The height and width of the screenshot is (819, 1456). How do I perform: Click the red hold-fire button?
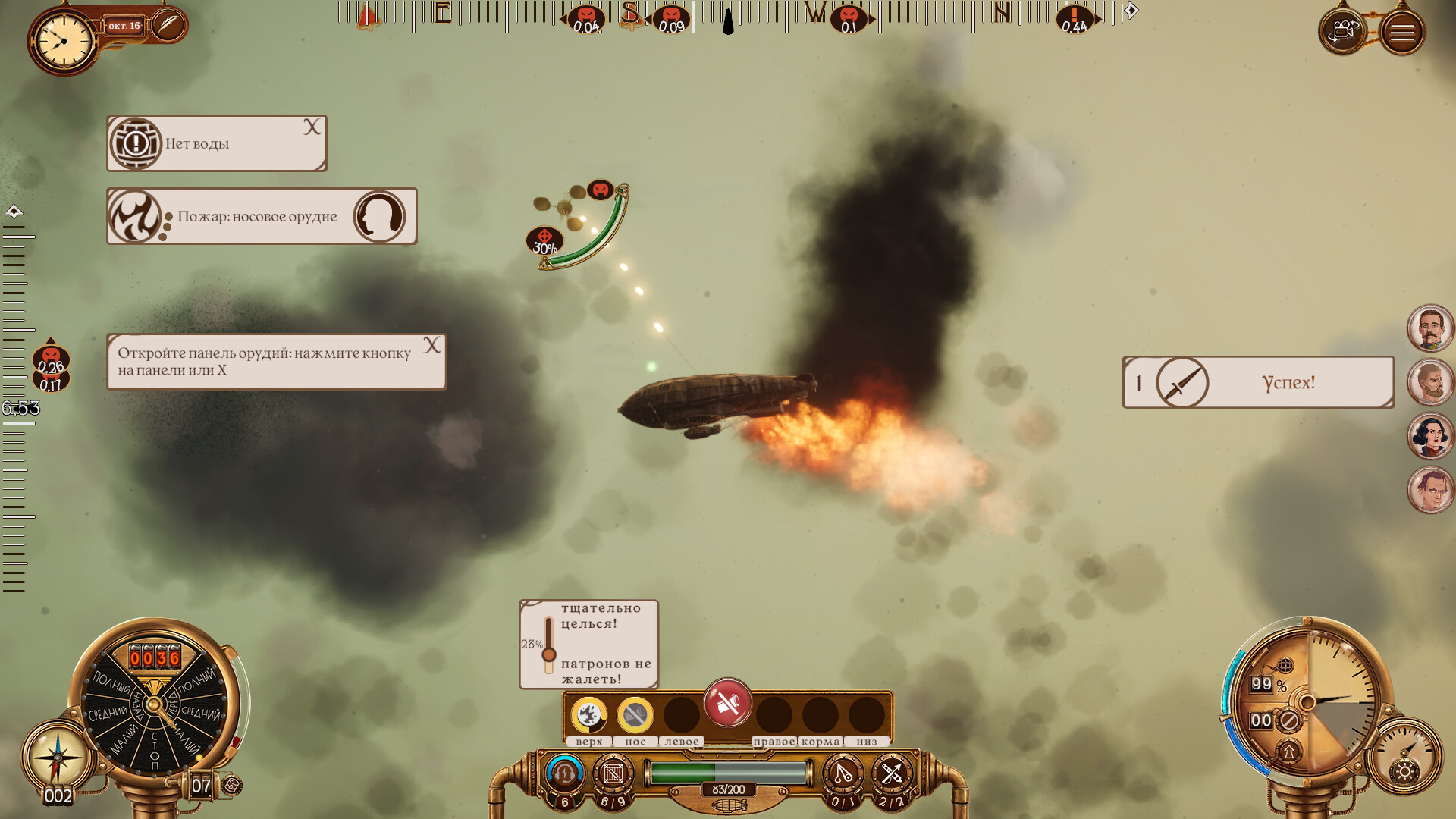727,704
